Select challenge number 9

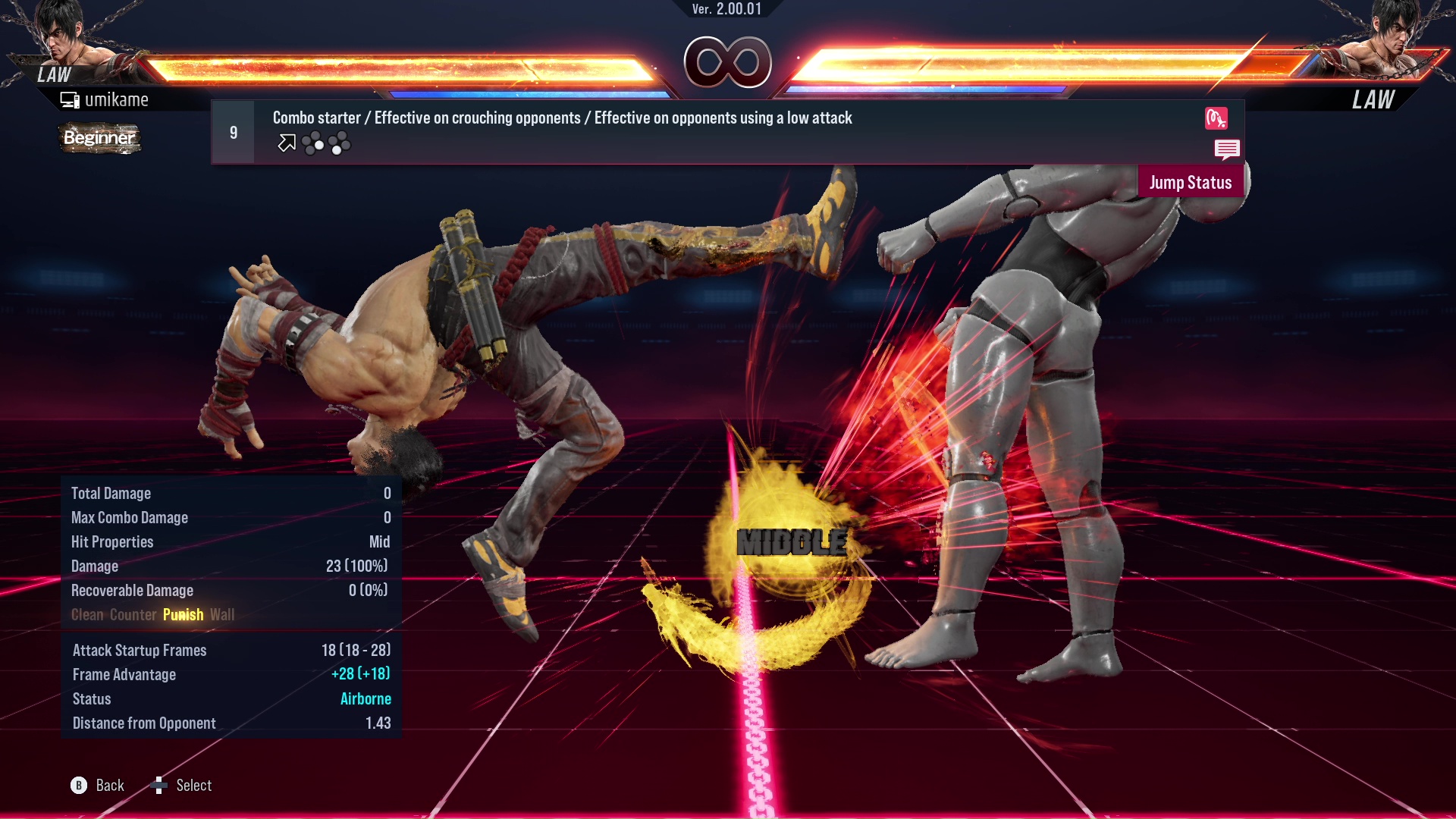(x=233, y=131)
